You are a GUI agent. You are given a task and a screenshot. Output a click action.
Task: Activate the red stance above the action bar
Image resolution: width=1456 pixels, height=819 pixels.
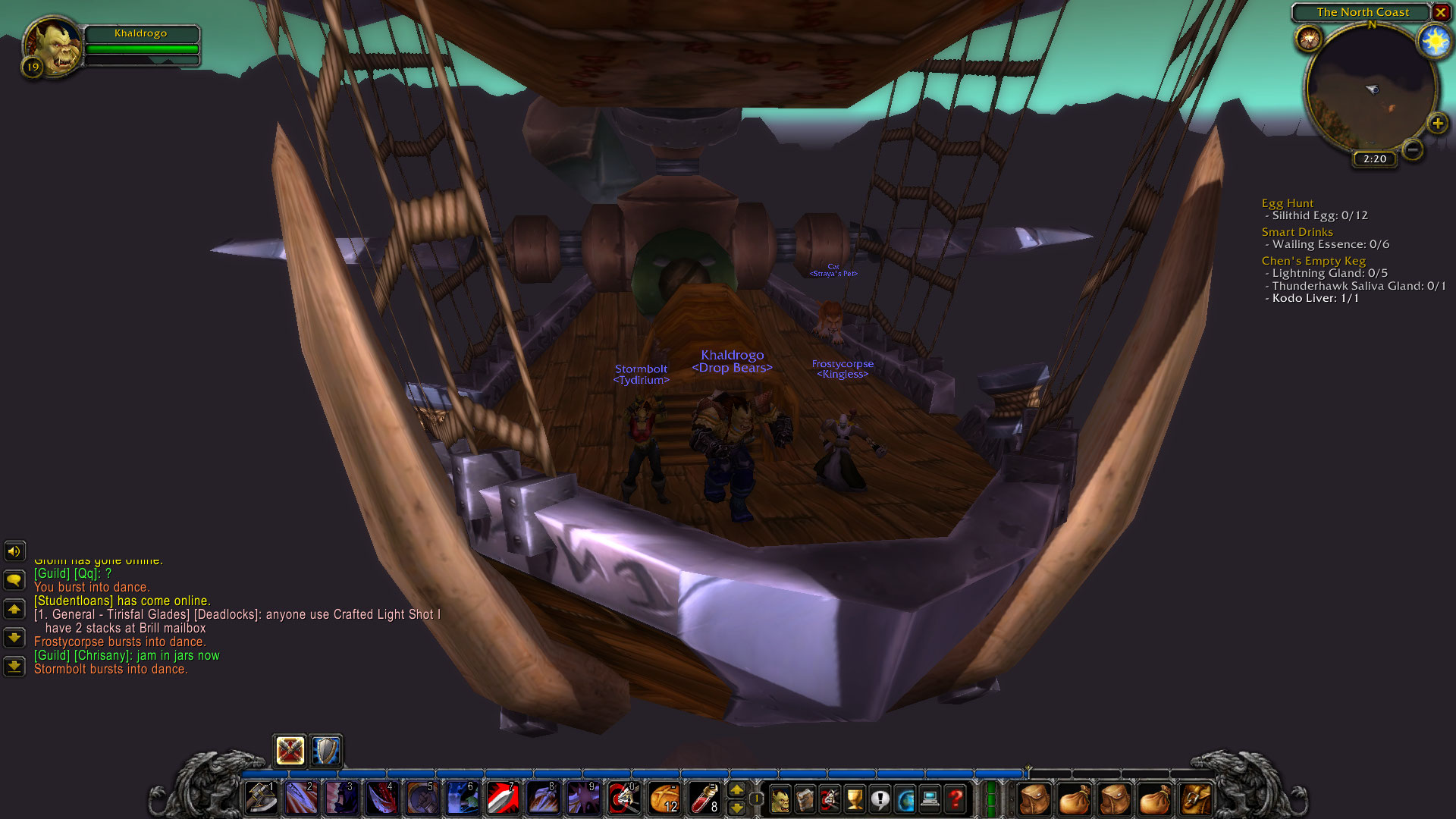click(289, 751)
